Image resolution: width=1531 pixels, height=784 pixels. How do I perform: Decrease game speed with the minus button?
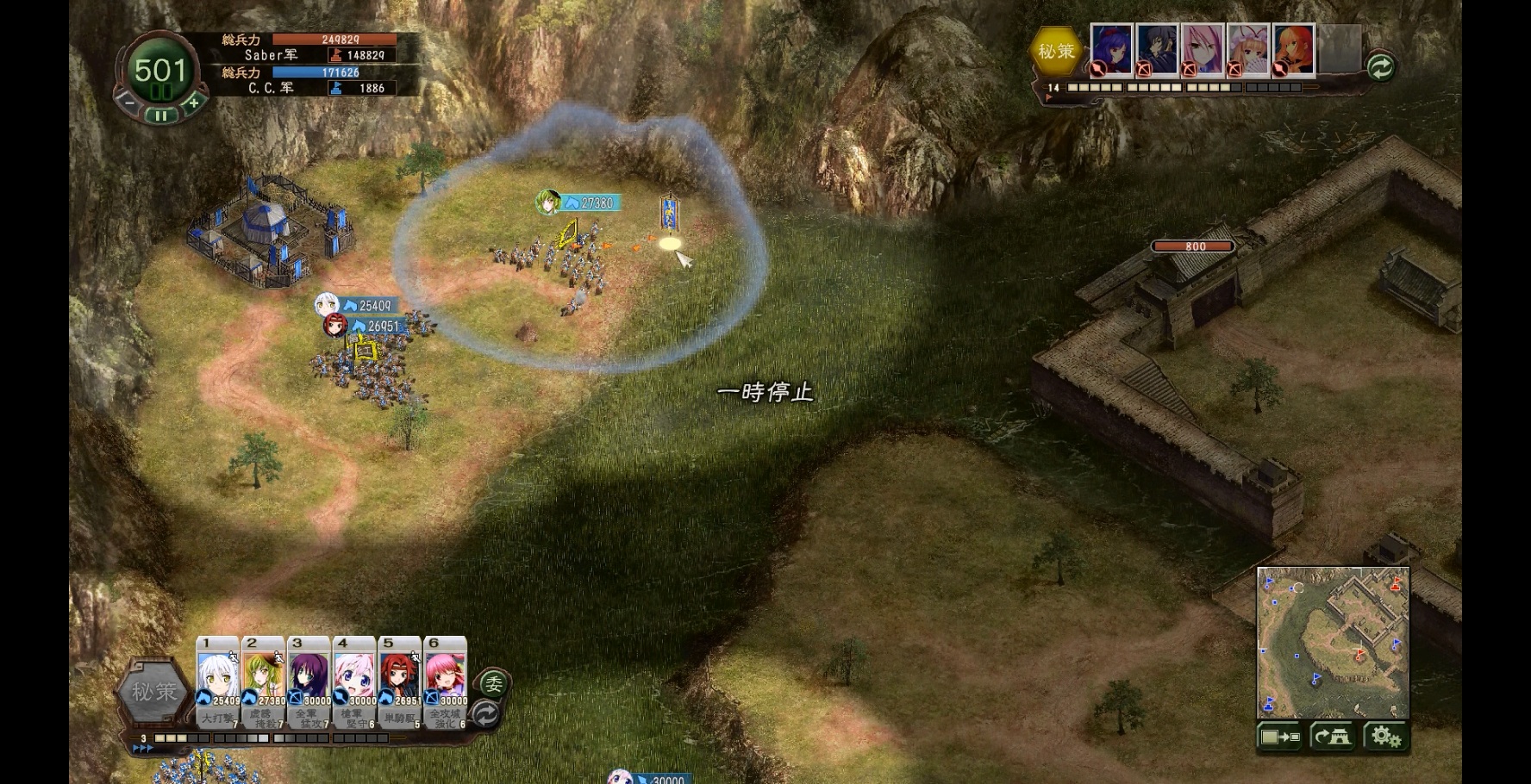pos(128,103)
